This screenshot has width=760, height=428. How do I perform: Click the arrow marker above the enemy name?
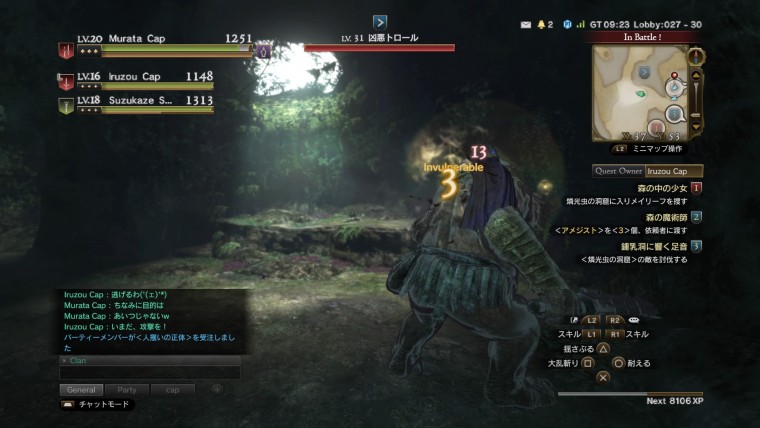[380, 21]
